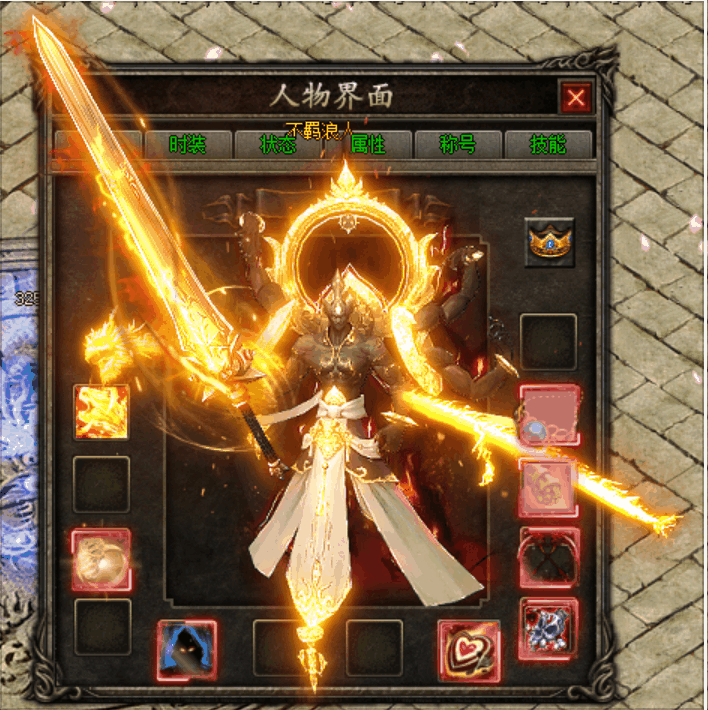Choose the golden gauntlet item slot
The image size is (708, 710).
pyautogui.click(x=548, y=487)
